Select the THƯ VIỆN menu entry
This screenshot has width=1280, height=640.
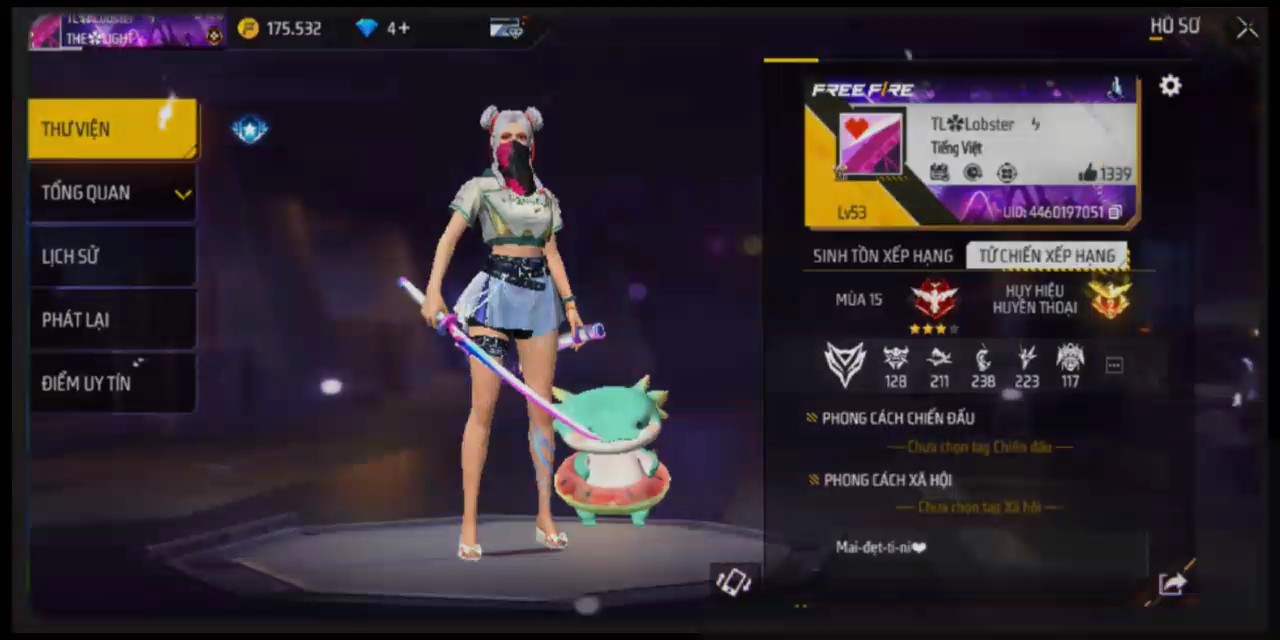coord(112,129)
